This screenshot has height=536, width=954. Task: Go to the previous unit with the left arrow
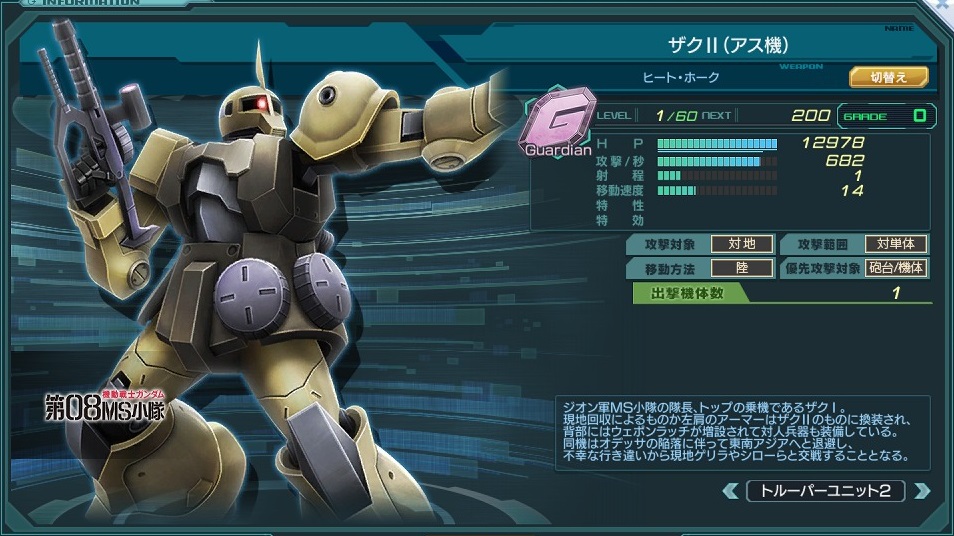[x=731, y=491]
